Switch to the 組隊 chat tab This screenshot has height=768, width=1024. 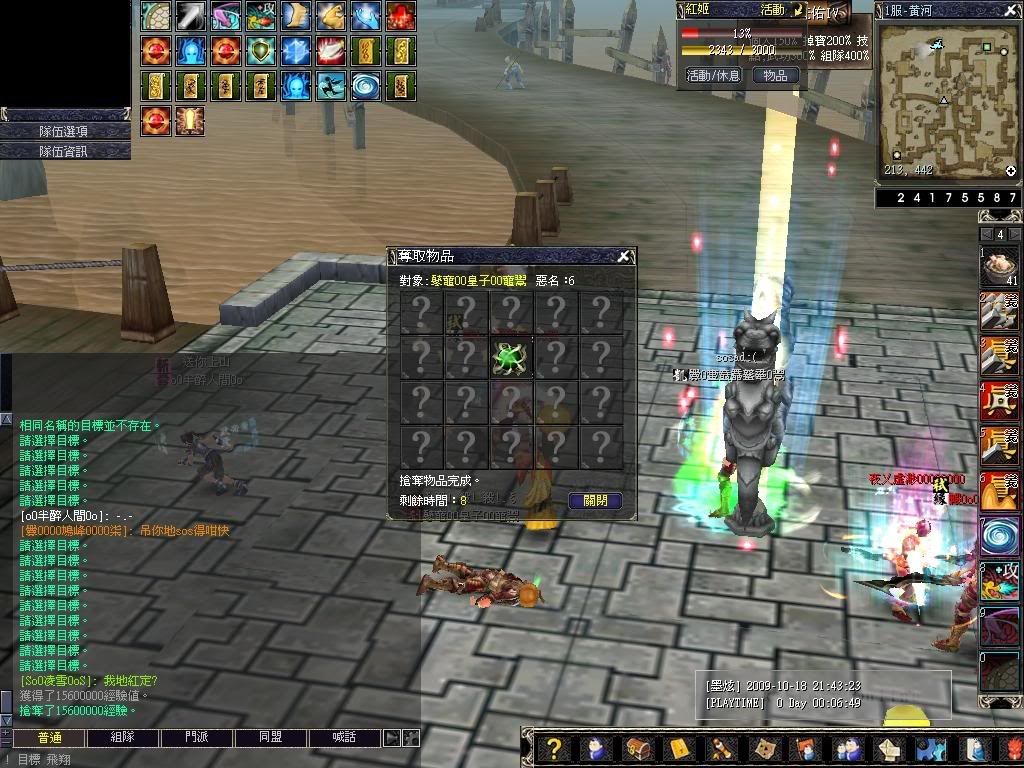[123, 738]
